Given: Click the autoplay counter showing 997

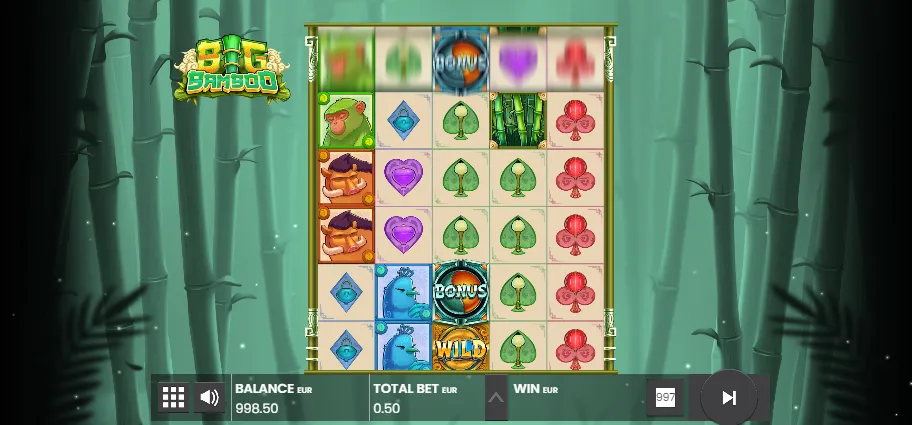Looking at the screenshot, I should click(x=666, y=397).
